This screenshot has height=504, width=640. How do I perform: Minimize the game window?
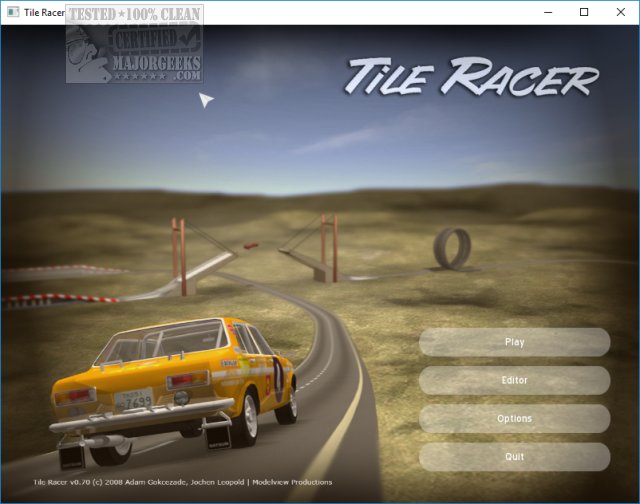click(x=549, y=12)
